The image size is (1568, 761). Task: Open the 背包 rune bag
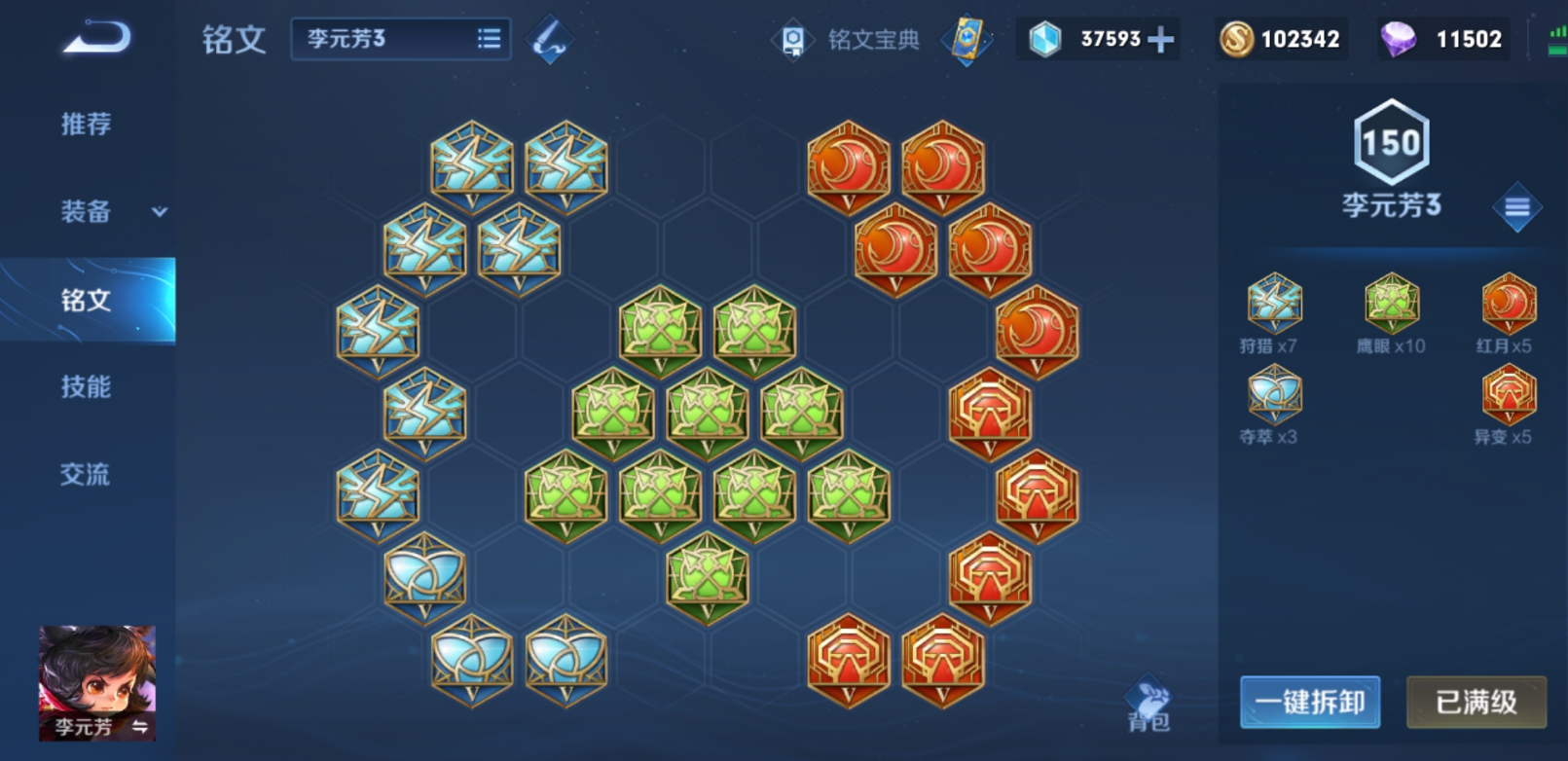pyautogui.click(x=1149, y=703)
